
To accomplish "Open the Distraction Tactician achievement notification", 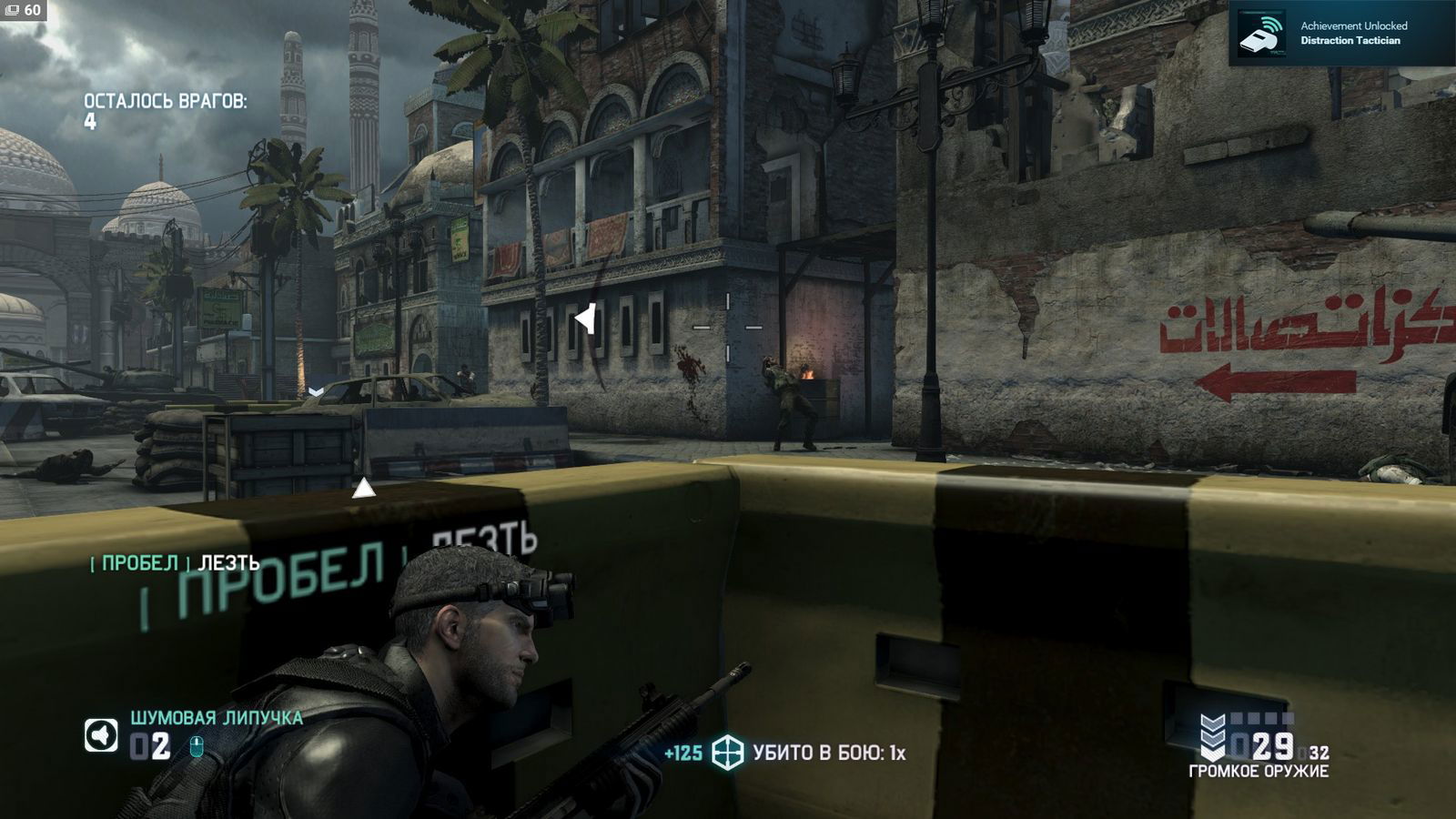I will 1341,34.
